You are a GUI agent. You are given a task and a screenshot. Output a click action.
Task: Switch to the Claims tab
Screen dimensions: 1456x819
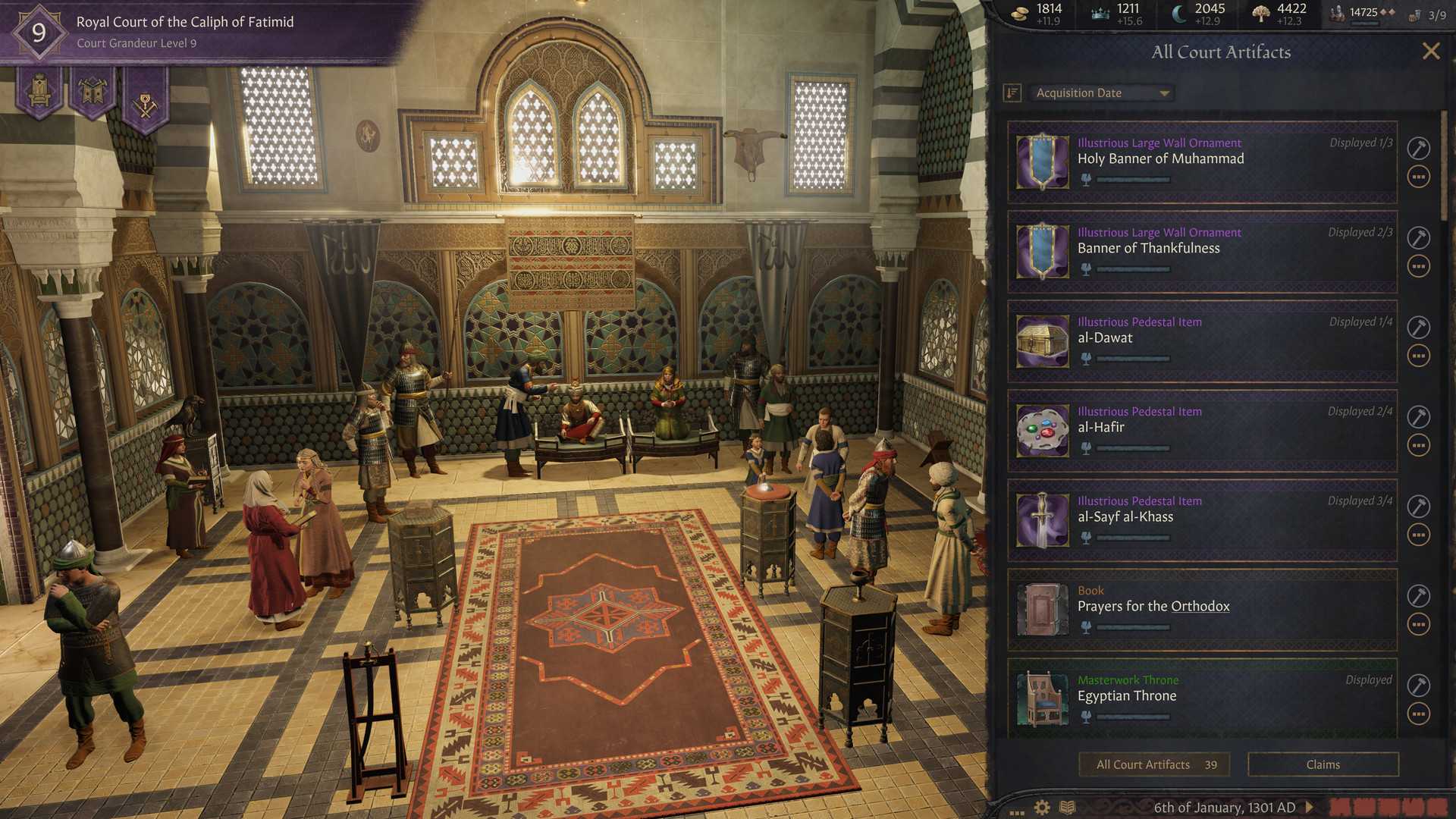pos(1323,764)
